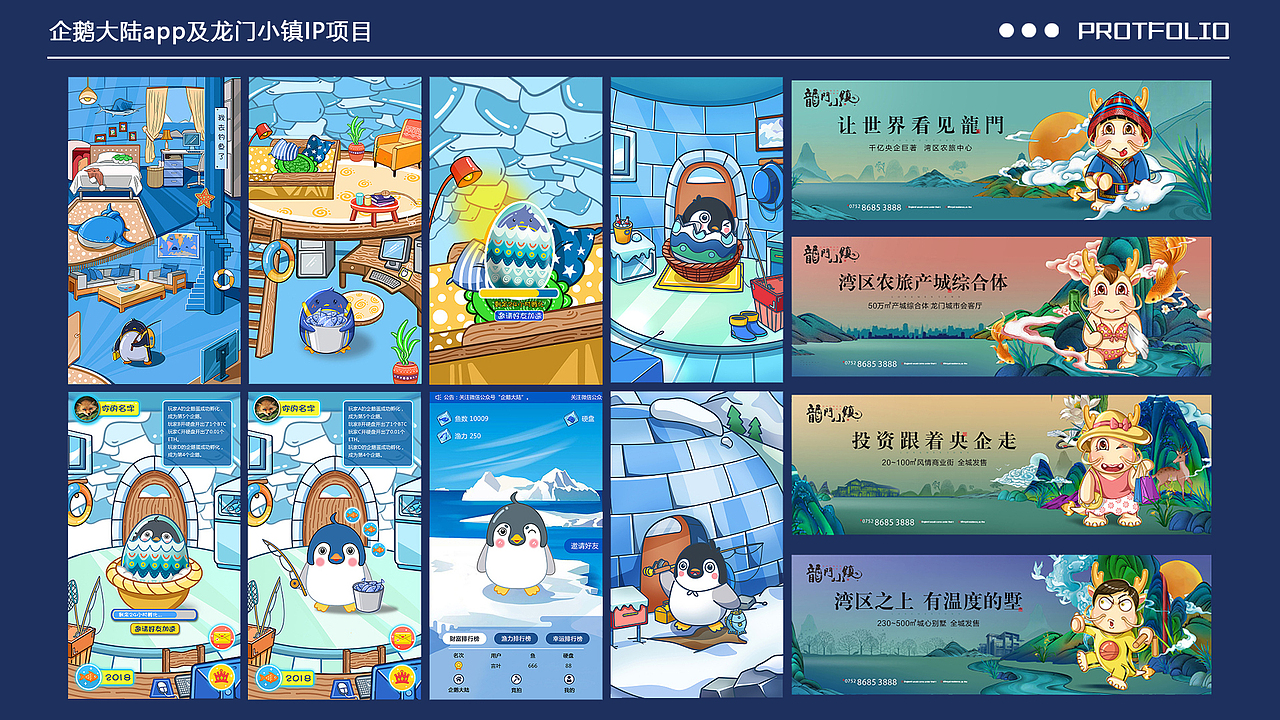This screenshot has height=720, width=1280.
Task: Select the 企鹅大陆 home icon in bottom navigation
Action: [460, 681]
